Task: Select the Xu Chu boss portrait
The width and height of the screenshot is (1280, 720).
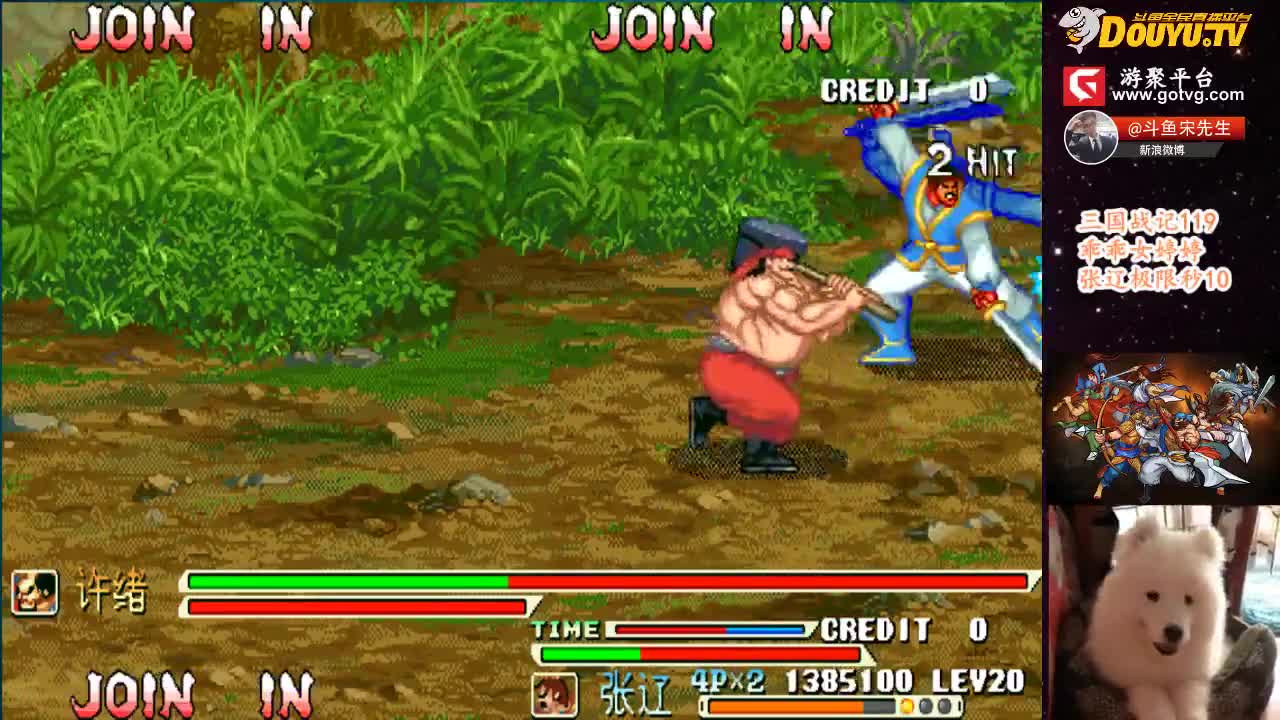Action: 34,591
